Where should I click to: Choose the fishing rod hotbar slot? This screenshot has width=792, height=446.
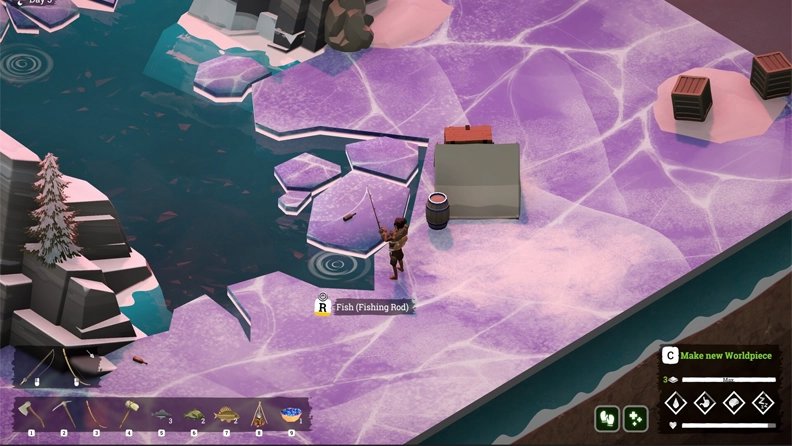pos(96,415)
